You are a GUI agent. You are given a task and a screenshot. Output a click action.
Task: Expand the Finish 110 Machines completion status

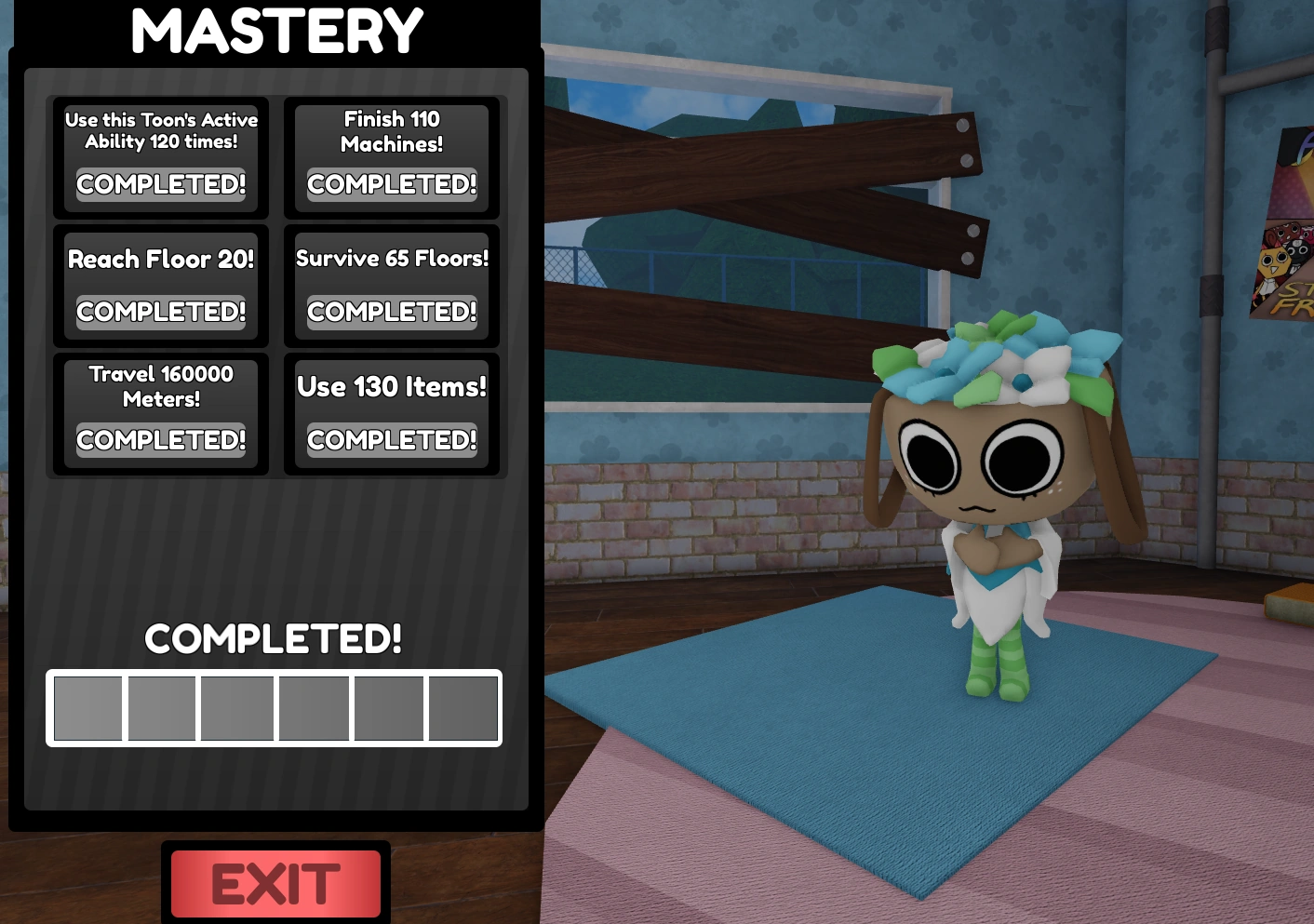[x=391, y=184]
